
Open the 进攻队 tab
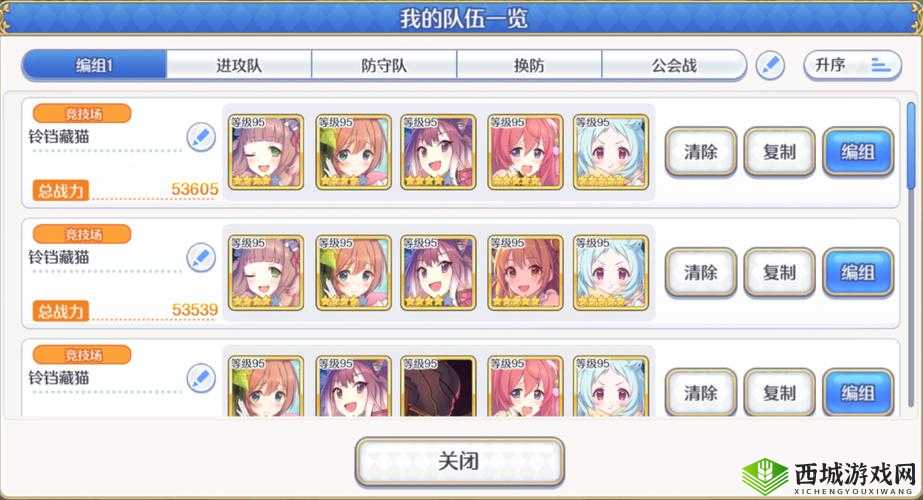click(x=239, y=66)
